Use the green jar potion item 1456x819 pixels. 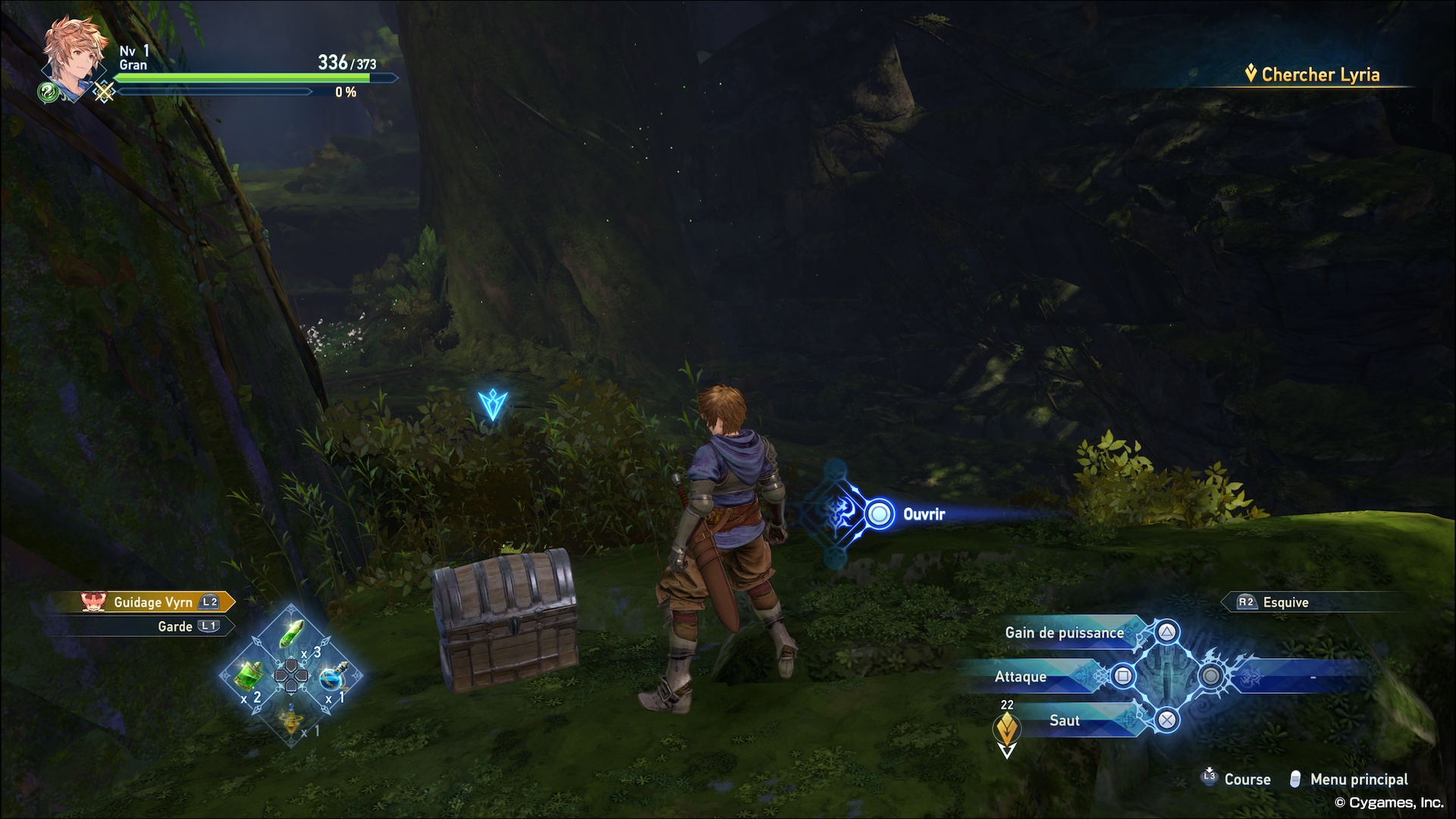[x=249, y=675]
